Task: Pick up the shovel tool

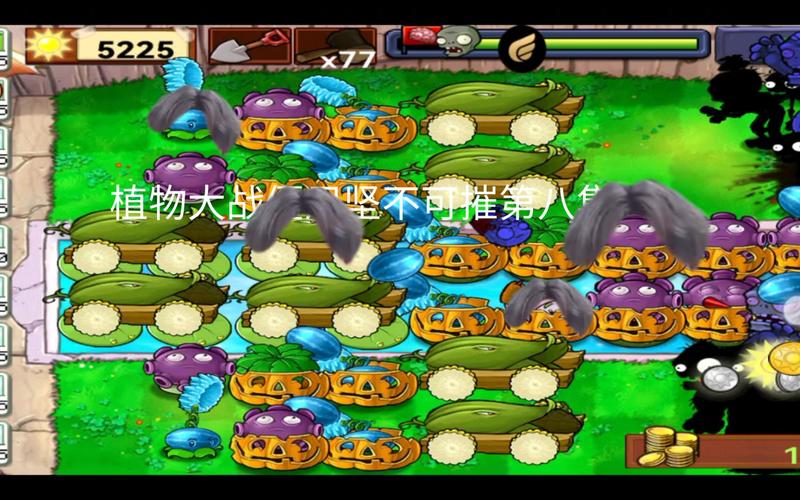Action: coord(249,46)
